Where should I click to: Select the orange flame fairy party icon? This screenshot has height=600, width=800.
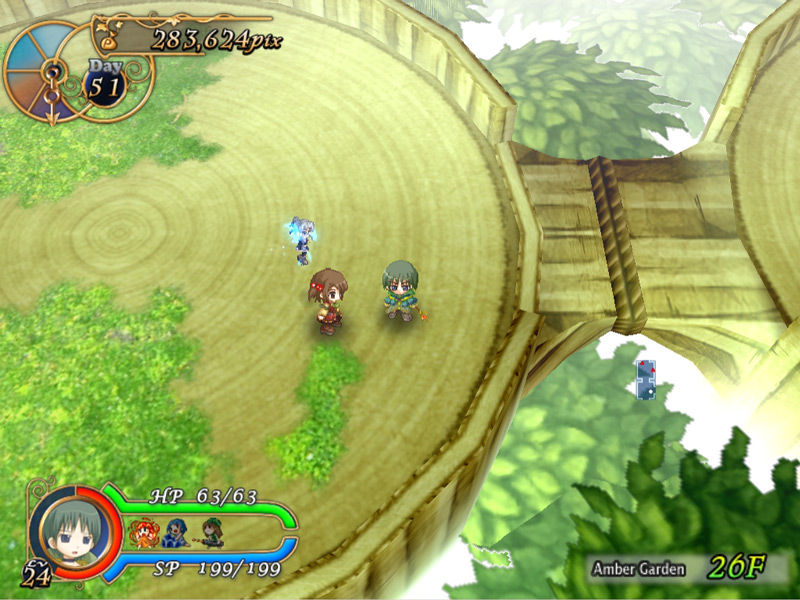coord(143,531)
